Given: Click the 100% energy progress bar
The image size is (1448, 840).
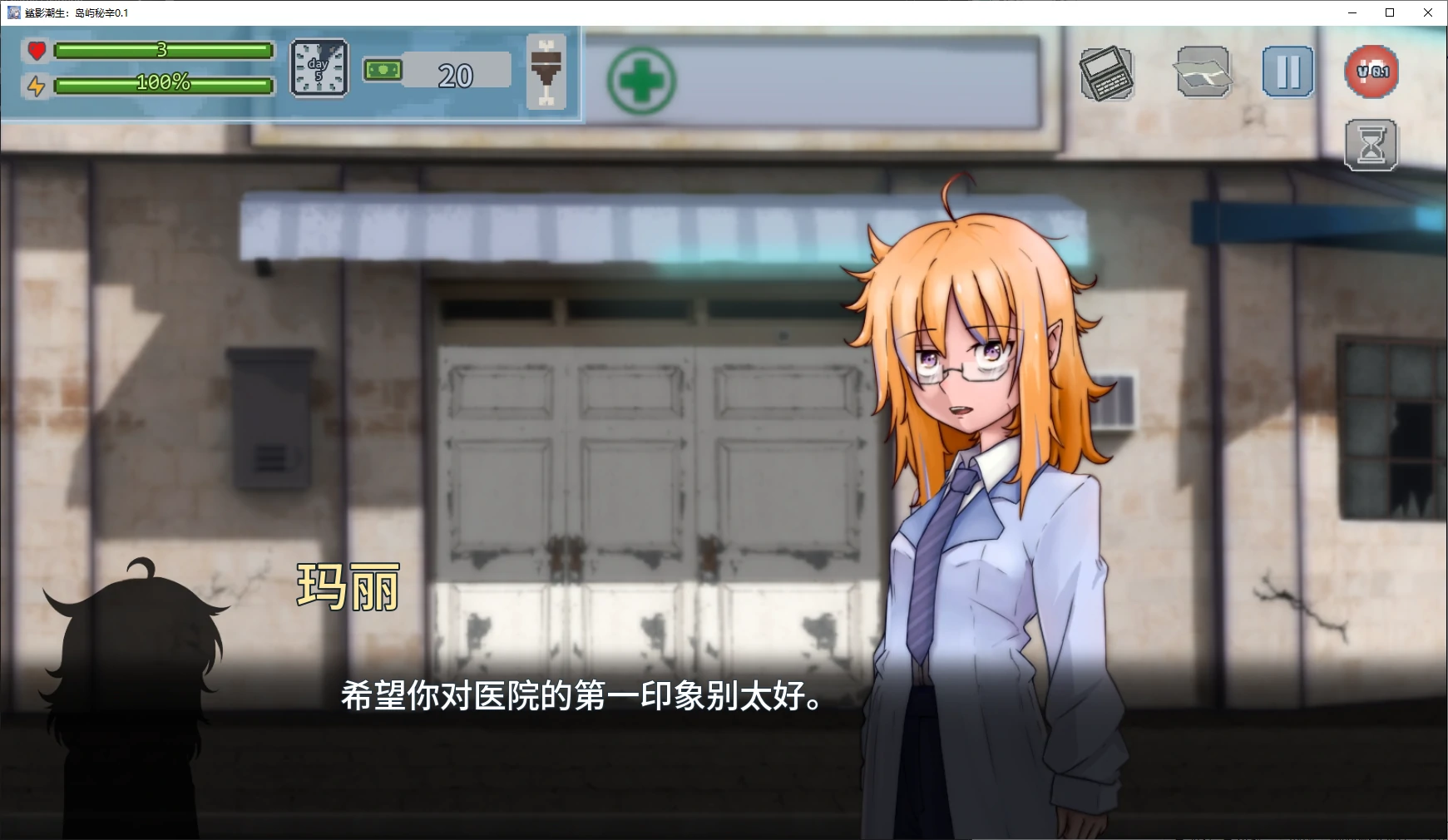Looking at the screenshot, I should point(163,84).
